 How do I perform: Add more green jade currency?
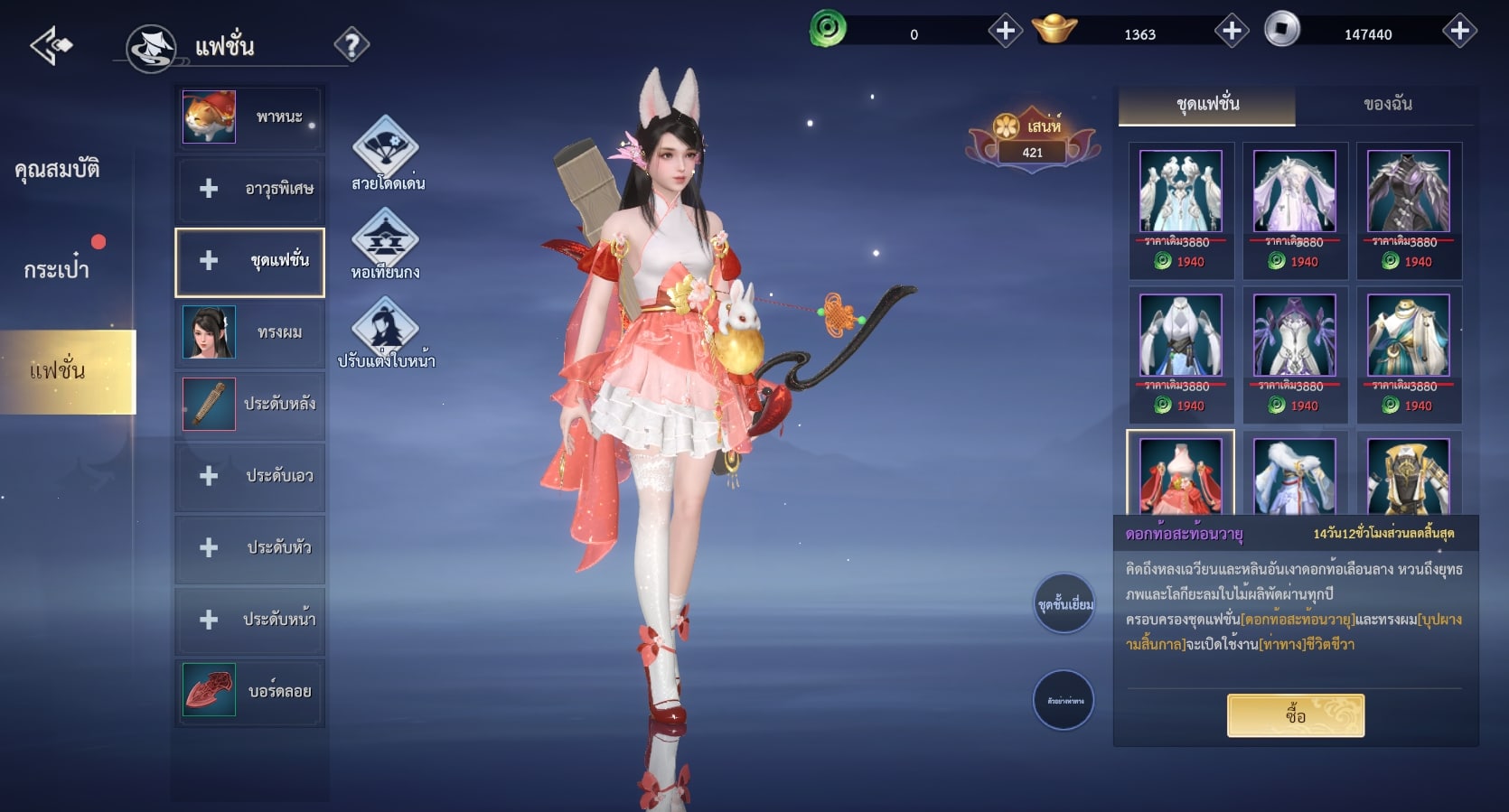coord(1005,32)
